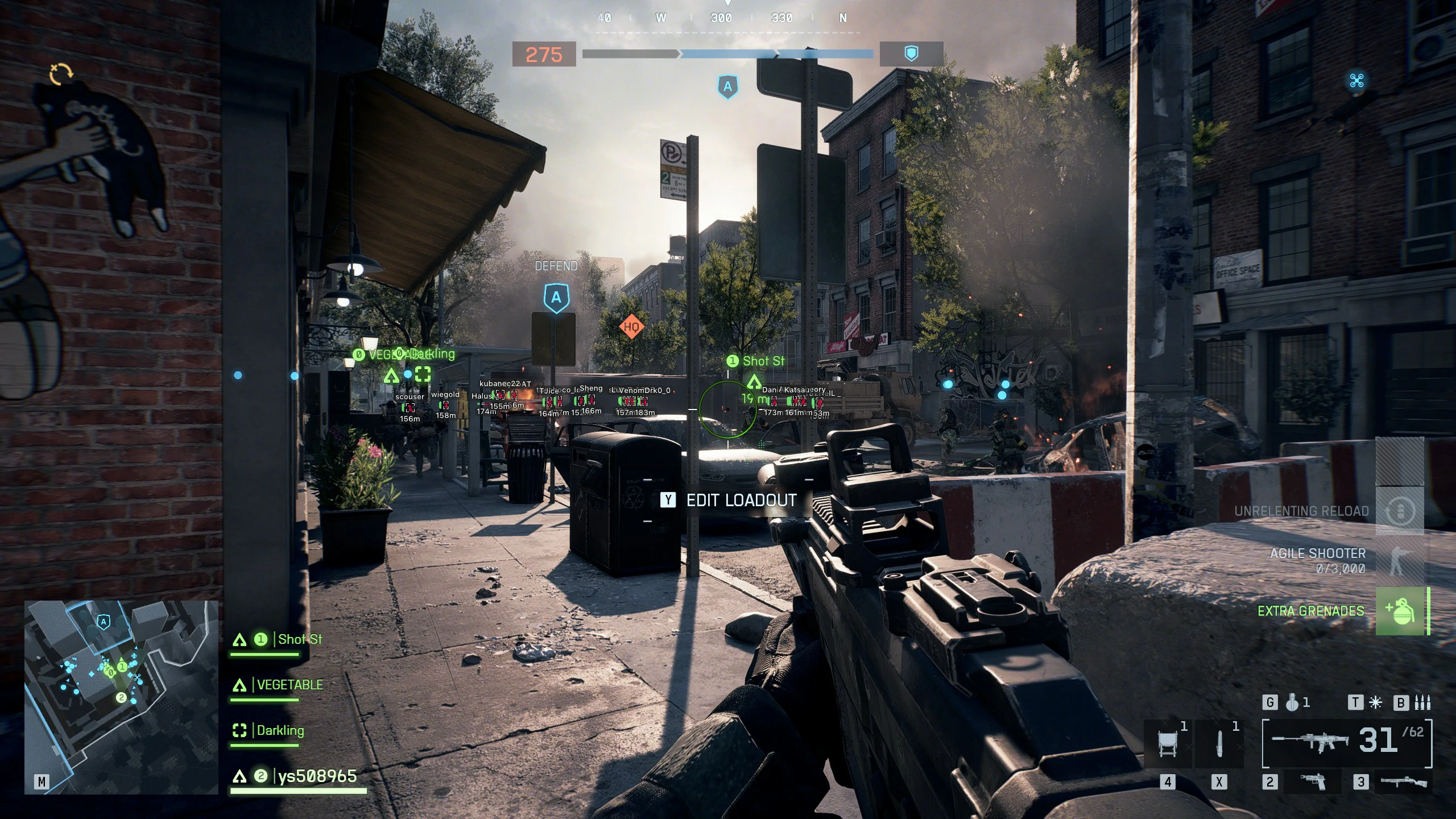Viewport: 1456px width, 819px height.
Task: Switch to the shotgun in slot three
Action: pos(1404,782)
